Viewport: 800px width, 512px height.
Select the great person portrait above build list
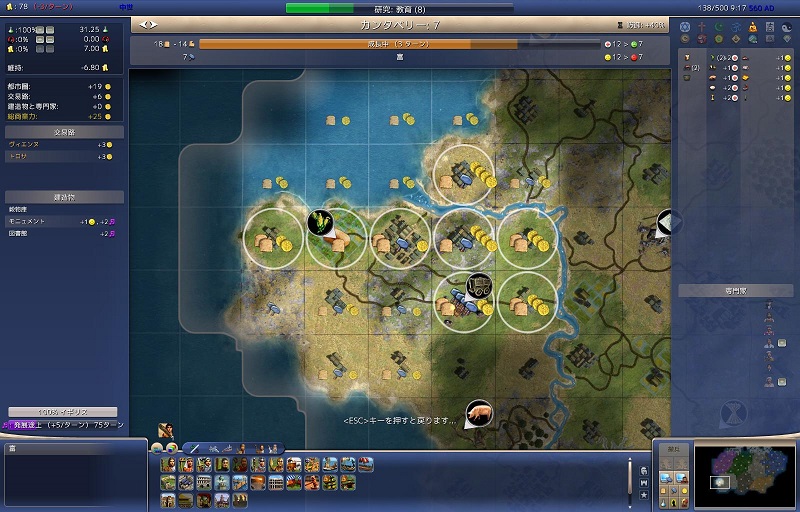[x=166, y=430]
